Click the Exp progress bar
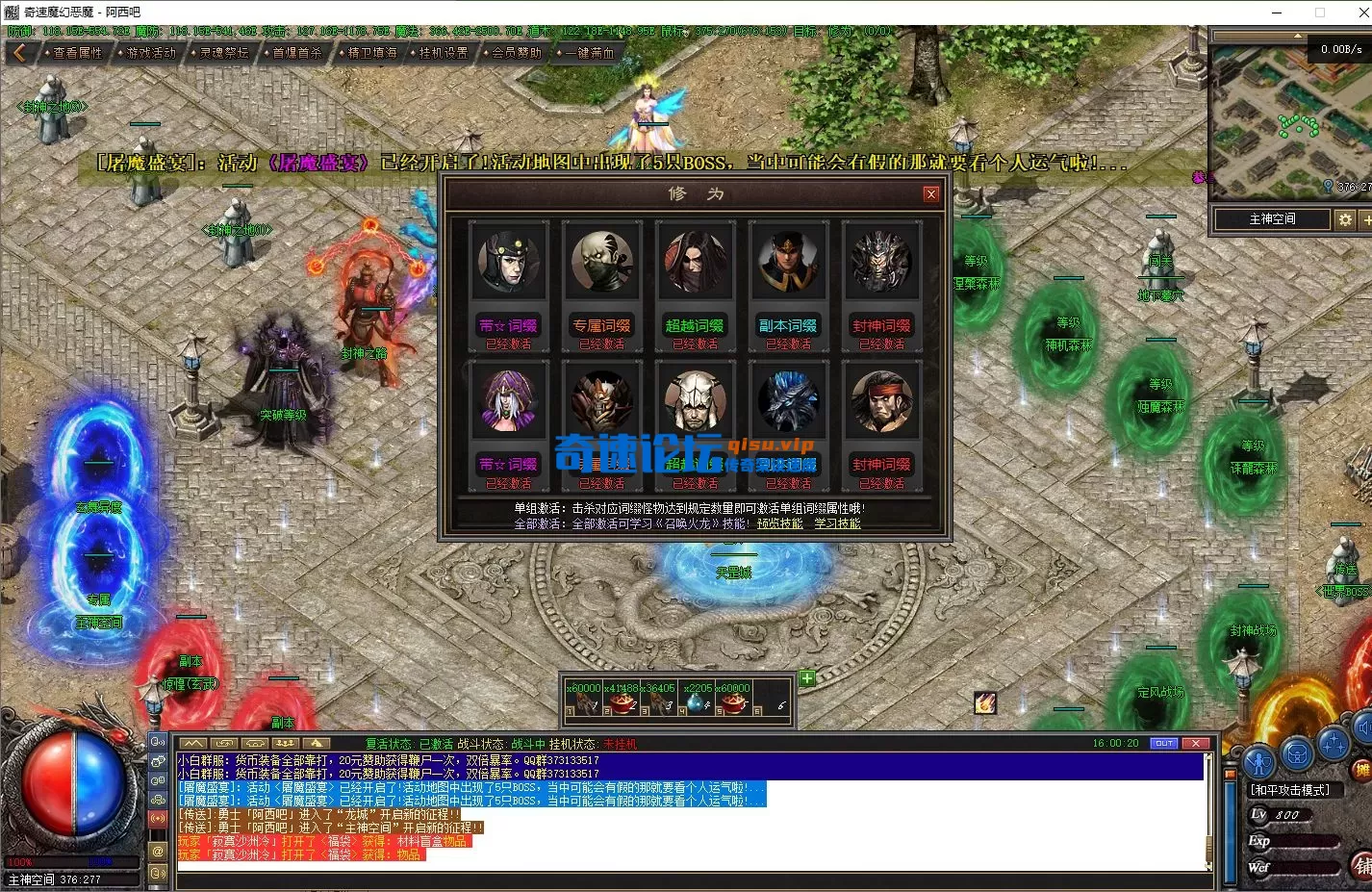Screen dimensions: 1372x892 tap(1304, 841)
